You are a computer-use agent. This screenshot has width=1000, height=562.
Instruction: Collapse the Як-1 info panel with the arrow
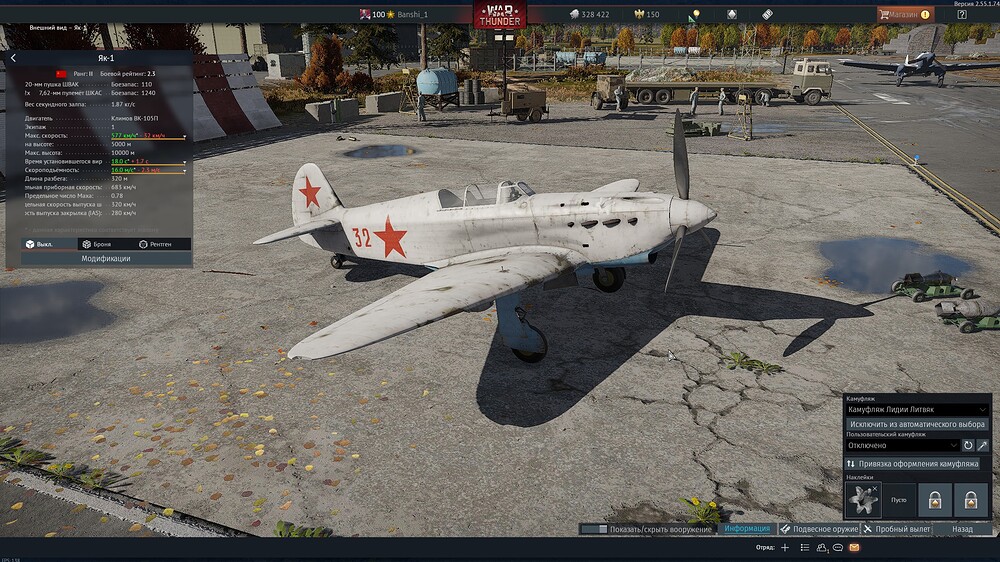tap(14, 58)
